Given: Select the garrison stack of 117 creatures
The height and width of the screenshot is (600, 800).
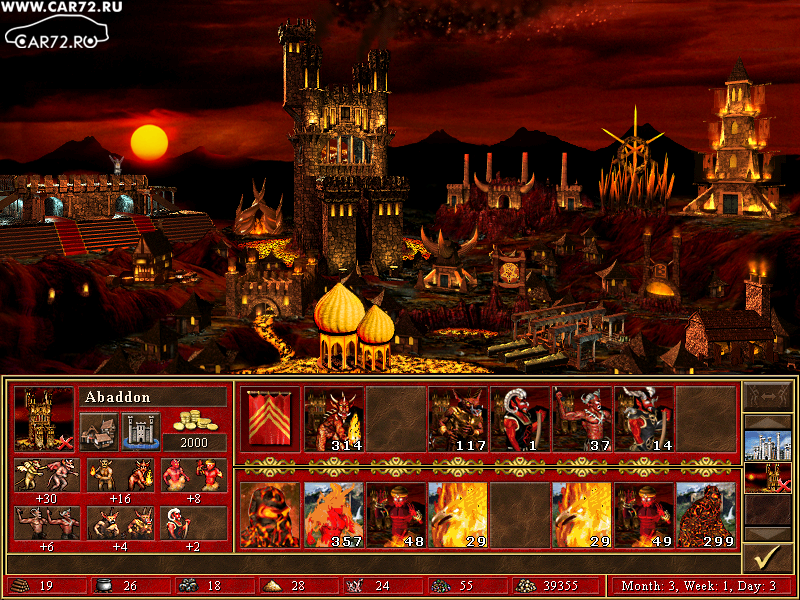Looking at the screenshot, I should click(x=458, y=419).
